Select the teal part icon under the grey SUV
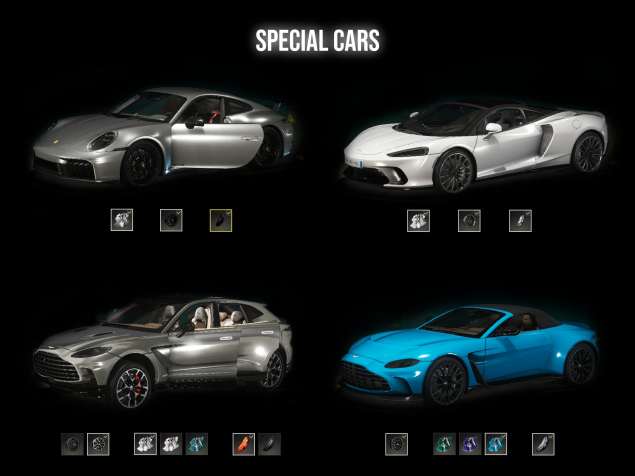Image resolution: width=635 pixels, height=476 pixels. [x=197, y=443]
